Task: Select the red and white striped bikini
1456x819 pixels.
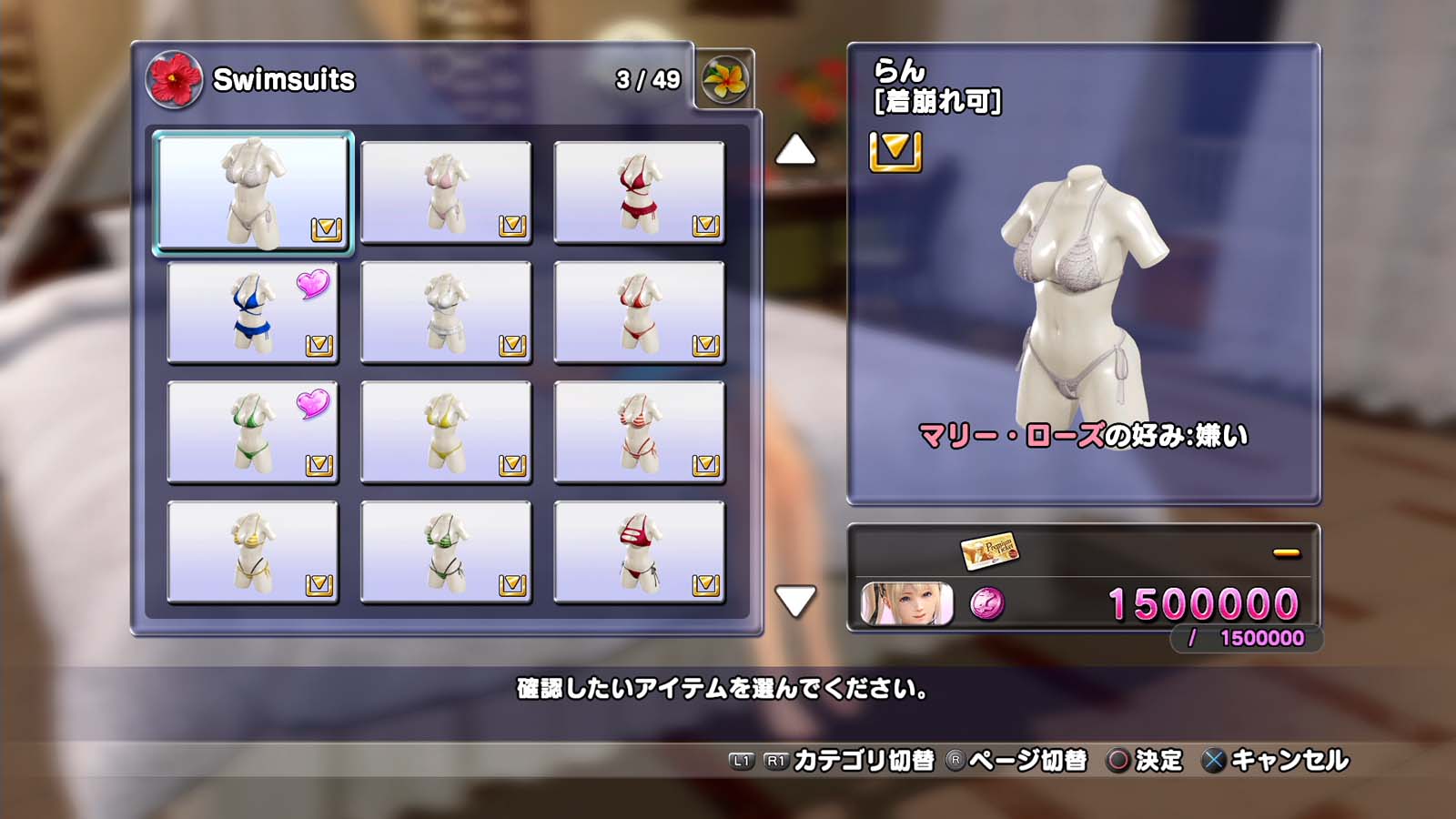Action: [x=639, y=432]
